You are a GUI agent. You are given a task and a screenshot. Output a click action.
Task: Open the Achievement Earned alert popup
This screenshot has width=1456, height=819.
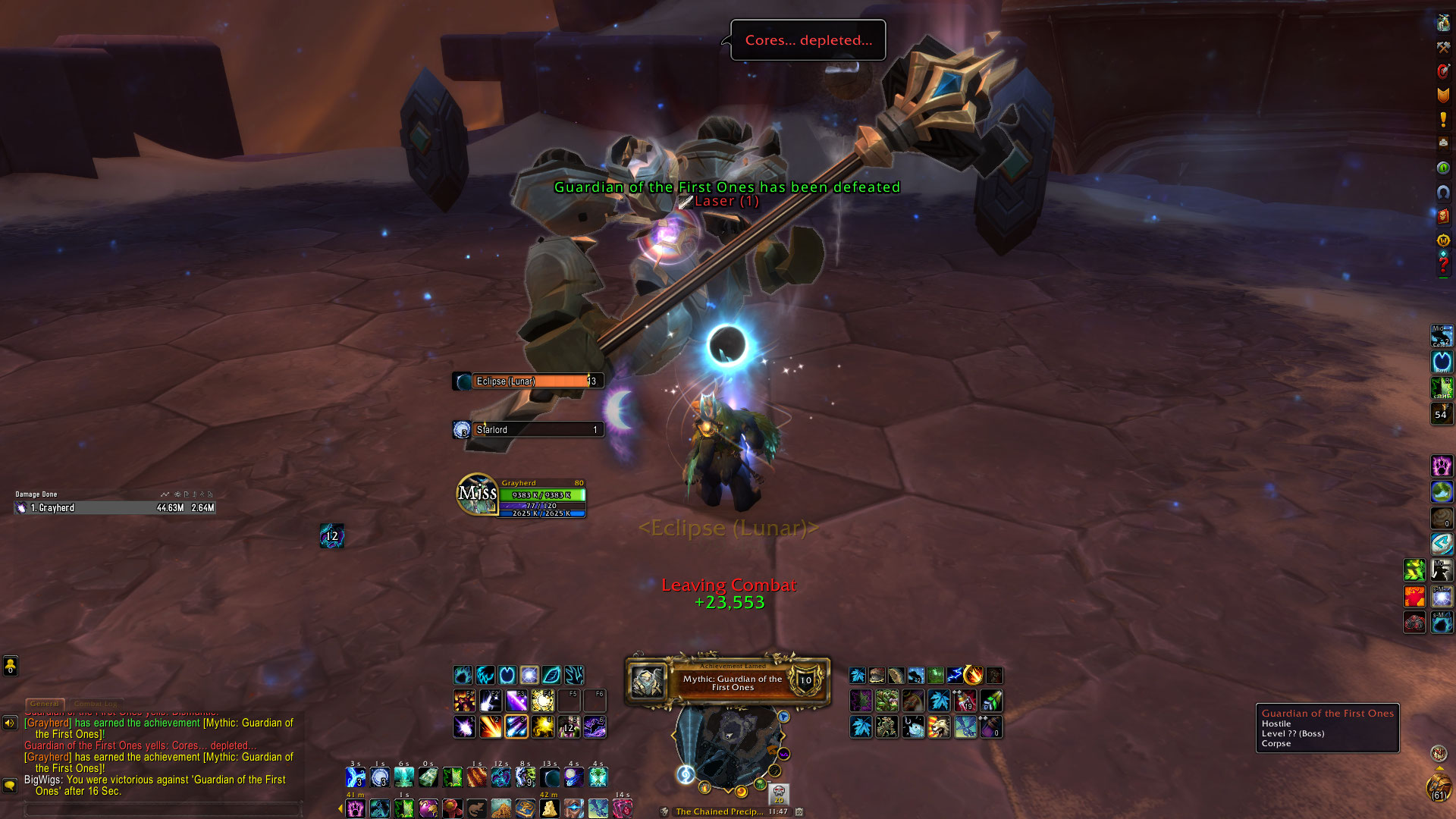tap(727, 682)
